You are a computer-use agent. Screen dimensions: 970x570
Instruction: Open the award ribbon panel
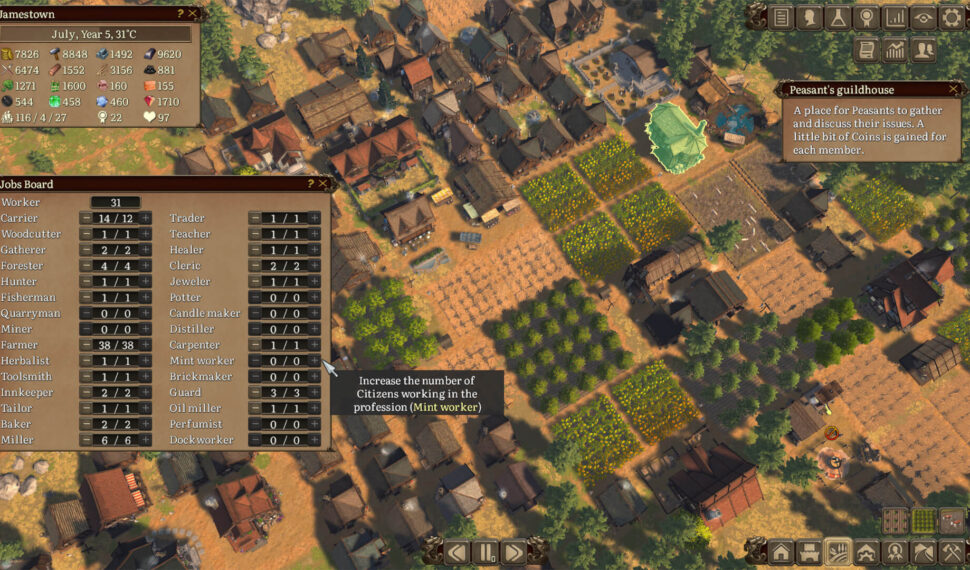pos(866,17)
